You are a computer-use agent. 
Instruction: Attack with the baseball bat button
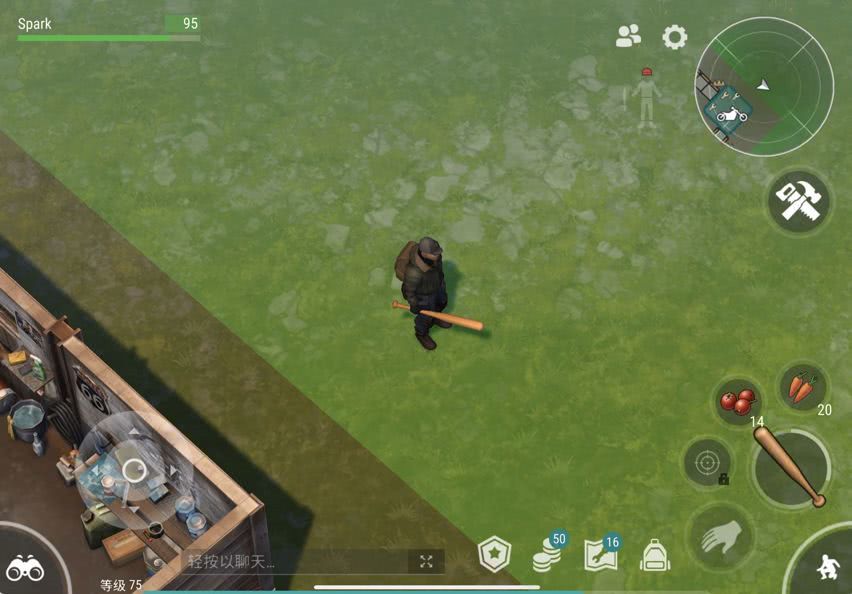tap(791, 467)
